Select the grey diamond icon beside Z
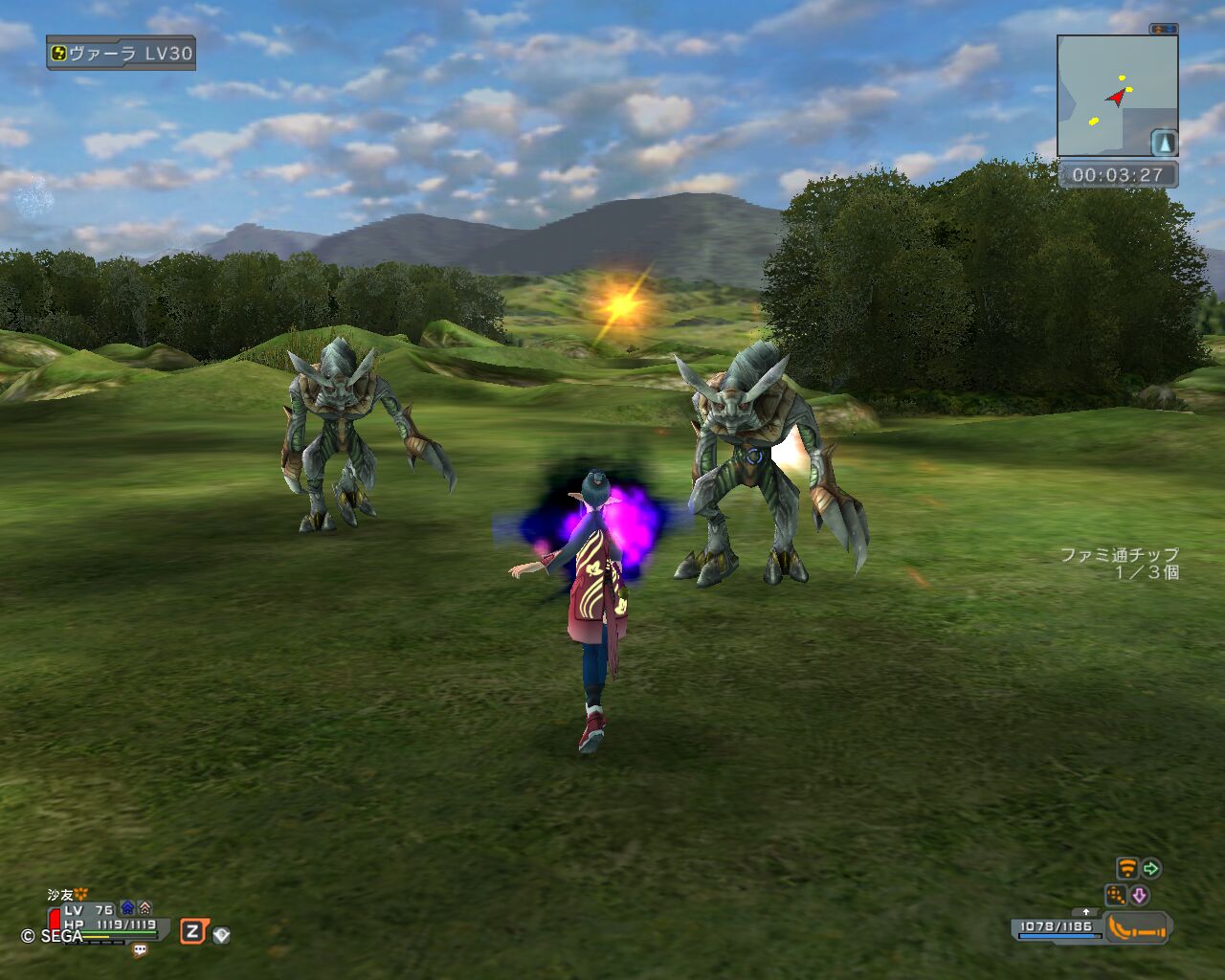This screenshot has height=980, width=1225. click(x=221, y=935)
